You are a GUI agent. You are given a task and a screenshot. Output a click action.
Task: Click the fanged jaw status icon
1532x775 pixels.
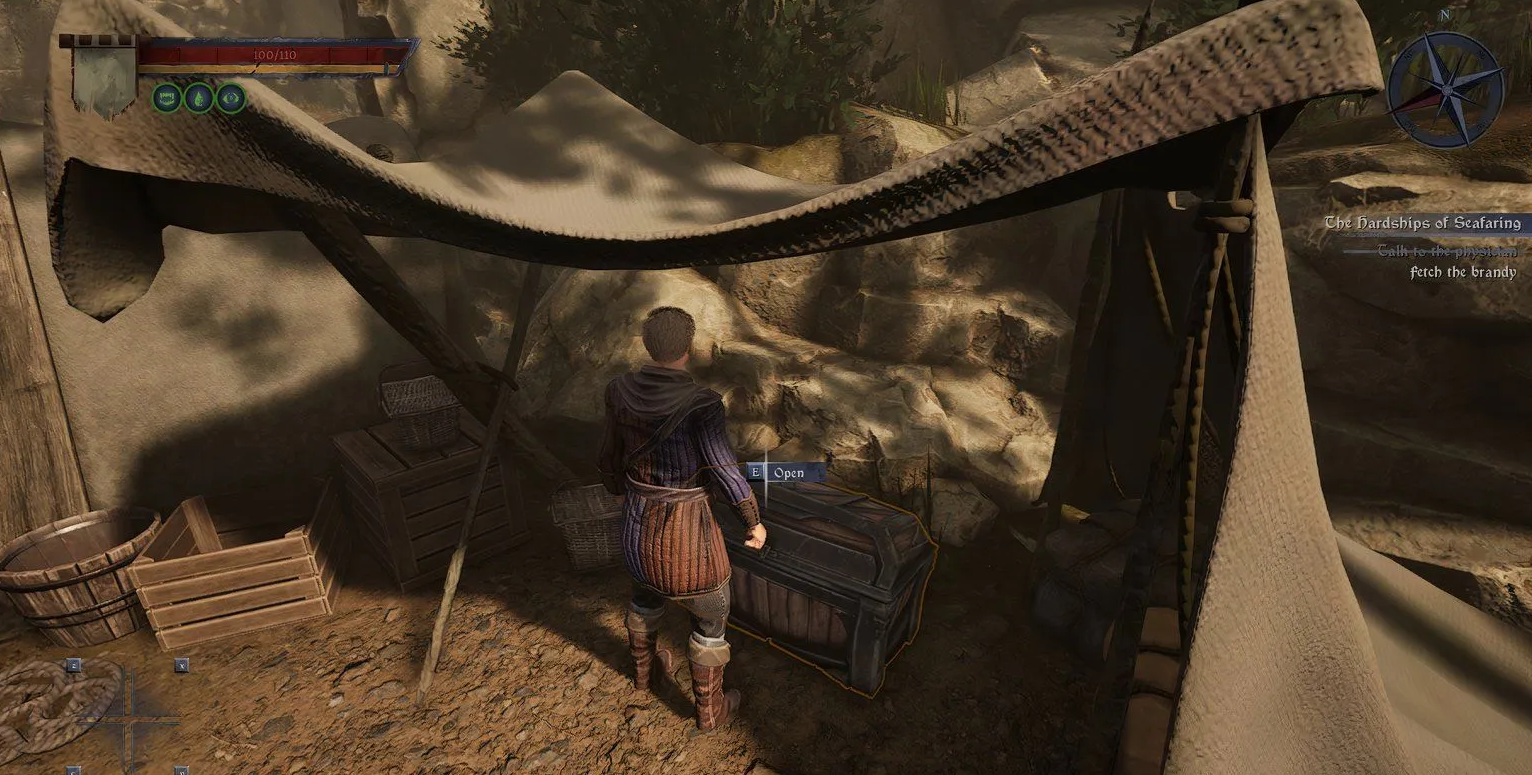click(x=167, y=97)
